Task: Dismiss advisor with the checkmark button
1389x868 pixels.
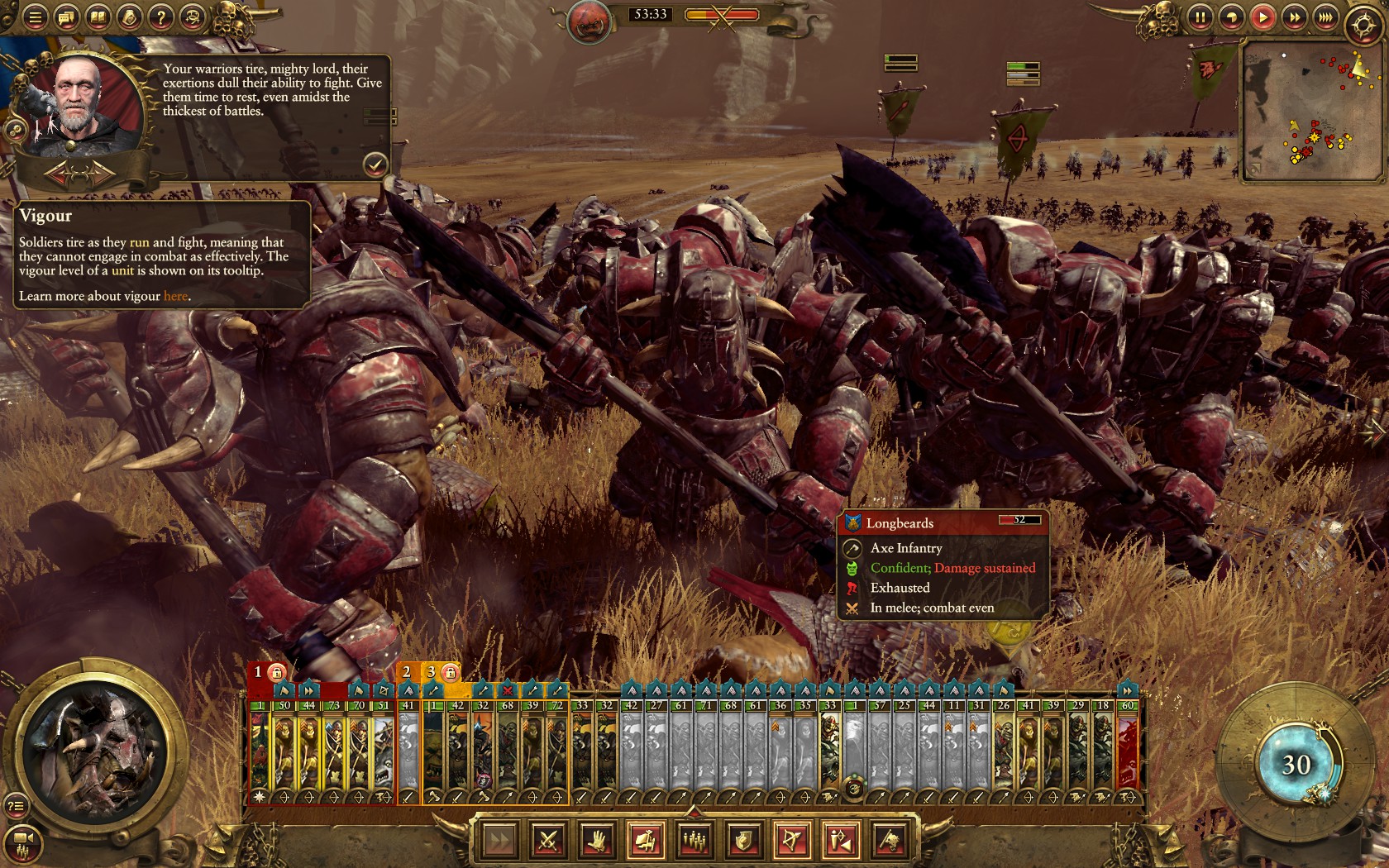Action: pos(378,165)
